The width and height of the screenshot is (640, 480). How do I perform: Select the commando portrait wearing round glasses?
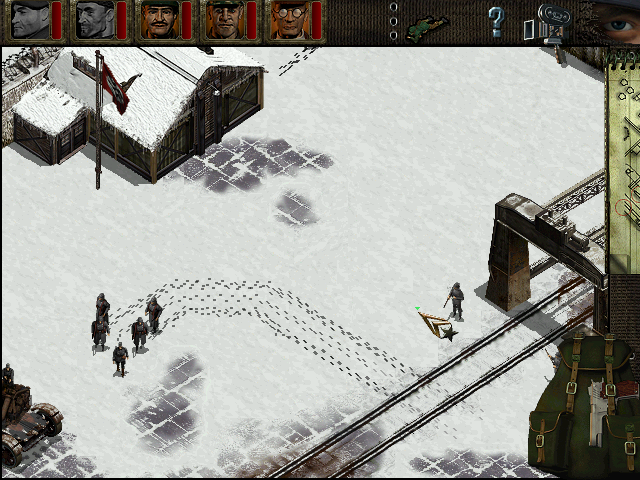288,20
